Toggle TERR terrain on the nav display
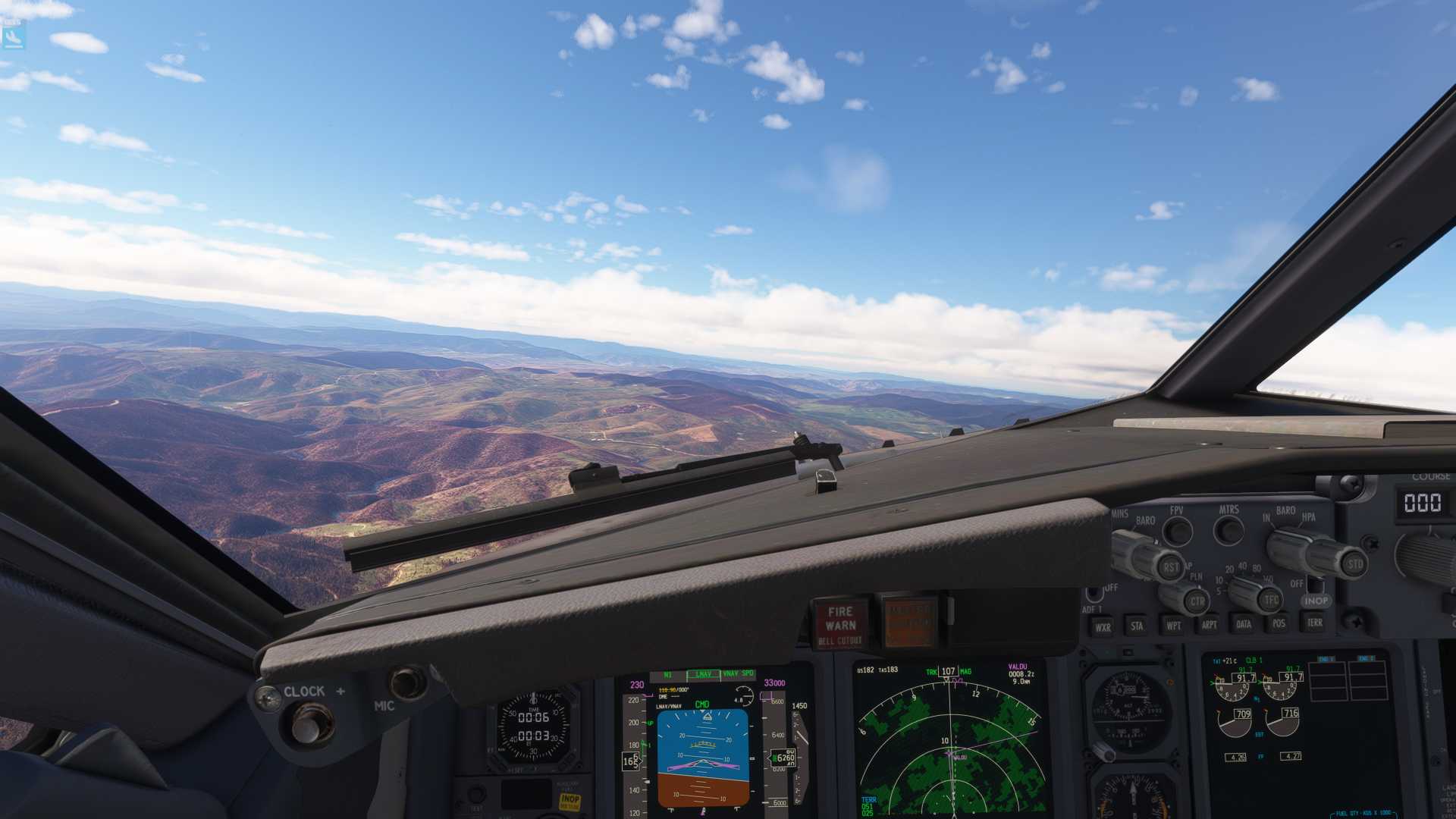Screen dimensions: 1456x819 (1316, 624)
